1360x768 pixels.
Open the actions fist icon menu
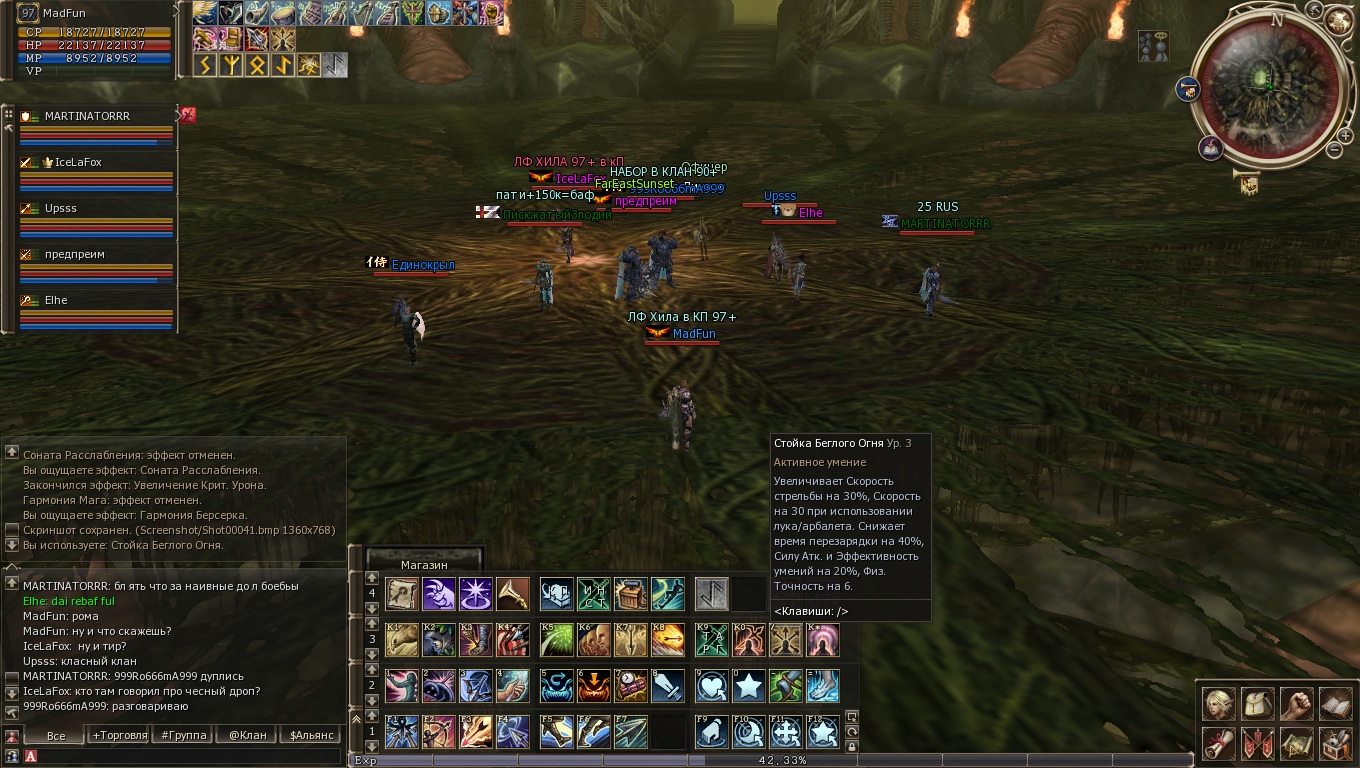click(1296, 704)
